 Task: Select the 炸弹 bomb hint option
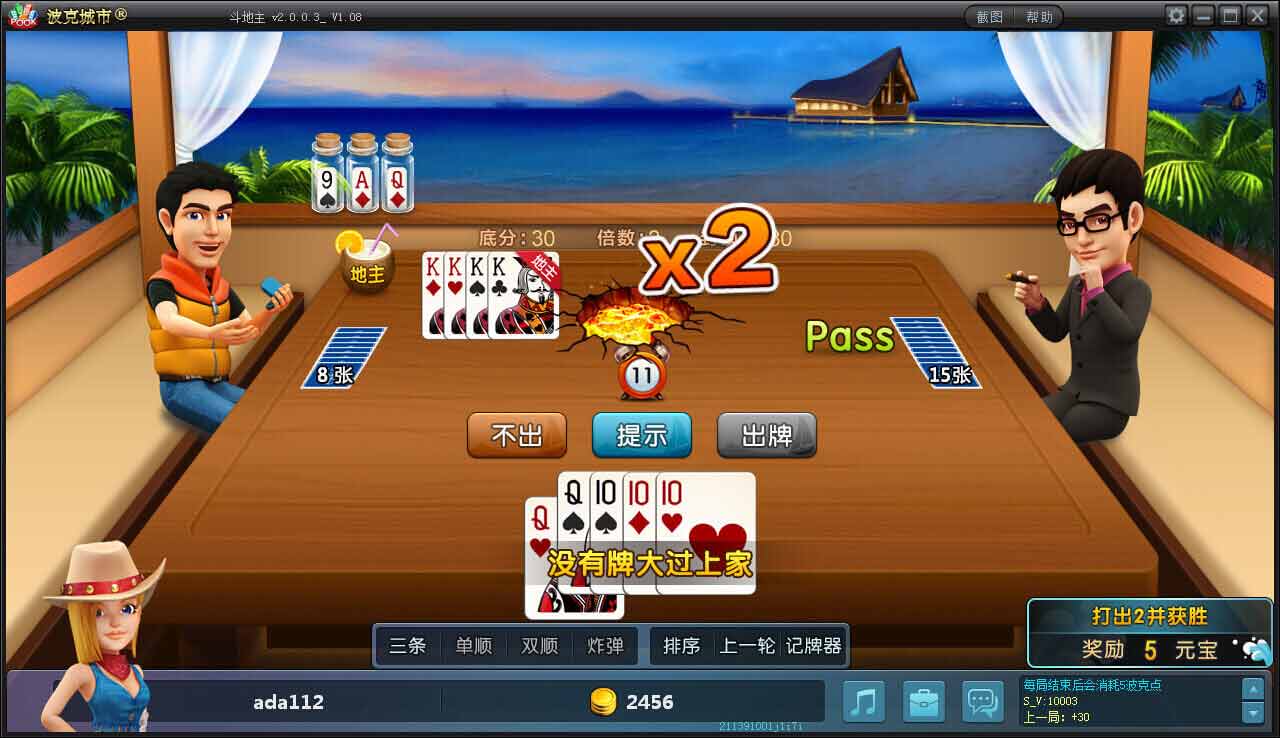click(x=604, y=646)
